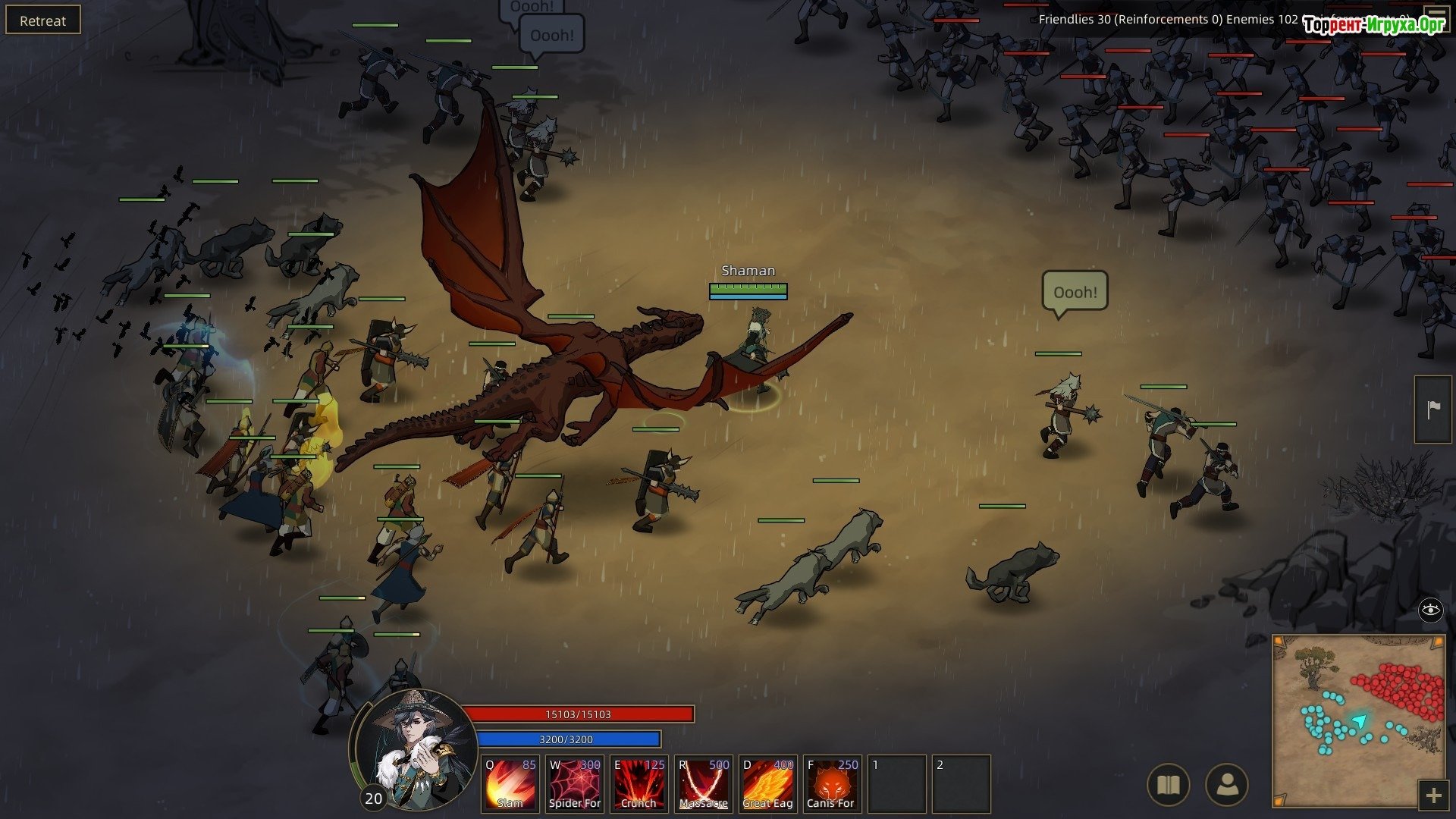The height and width of the screenshot is (819, 1456).
Task: Select the Canis Form skill
Action: [831, 783]
